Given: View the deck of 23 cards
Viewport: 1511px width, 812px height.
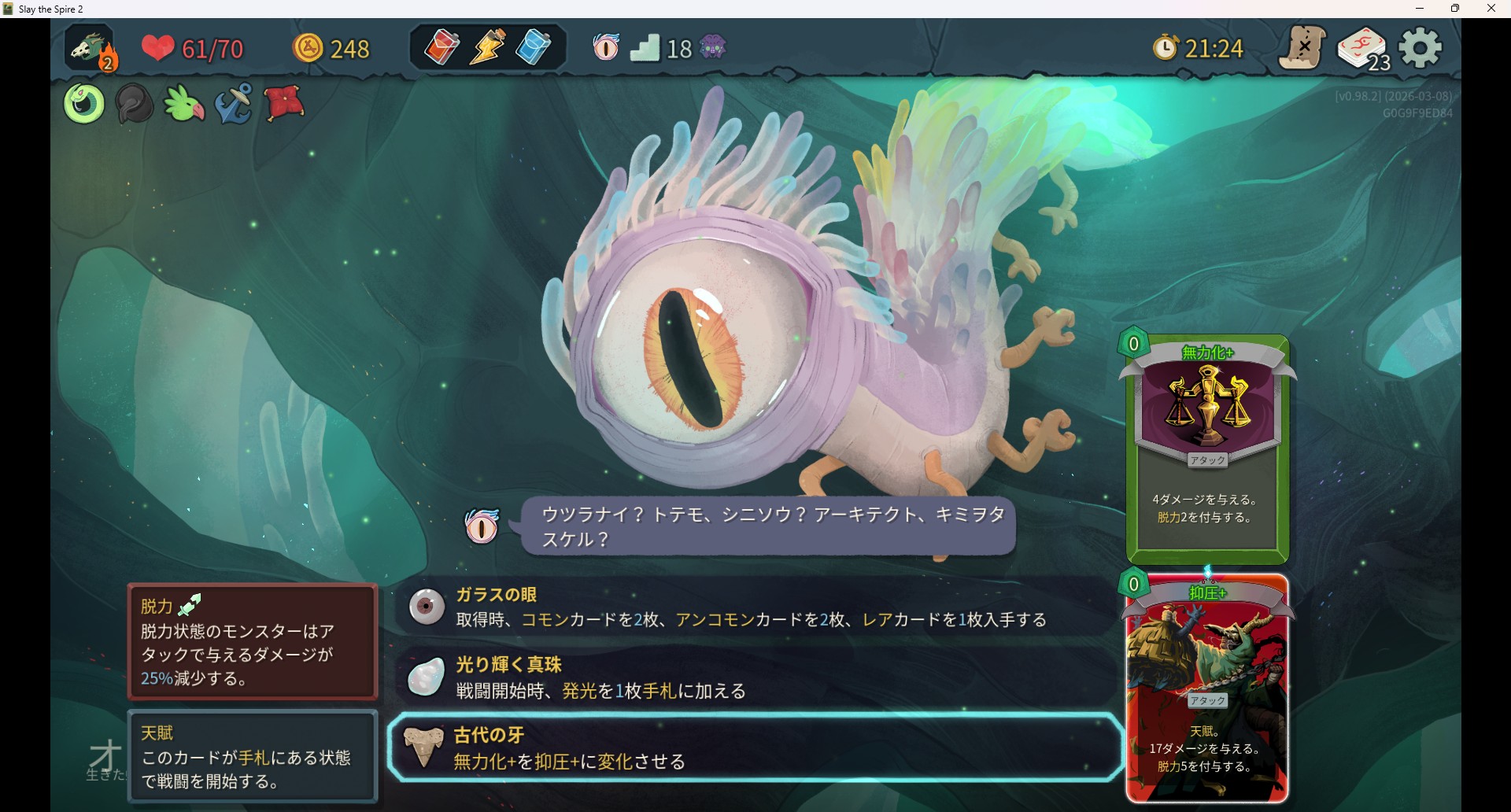Looking at the screenshot, I should tap(1363, 49).
